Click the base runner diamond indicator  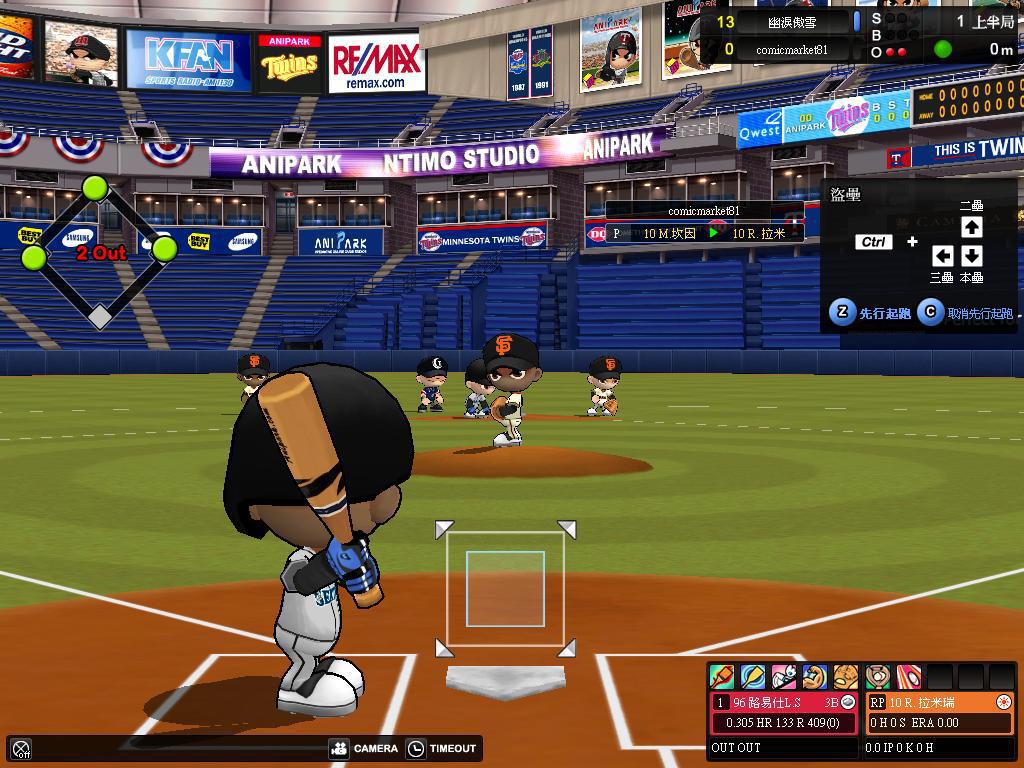pos(98,250)
